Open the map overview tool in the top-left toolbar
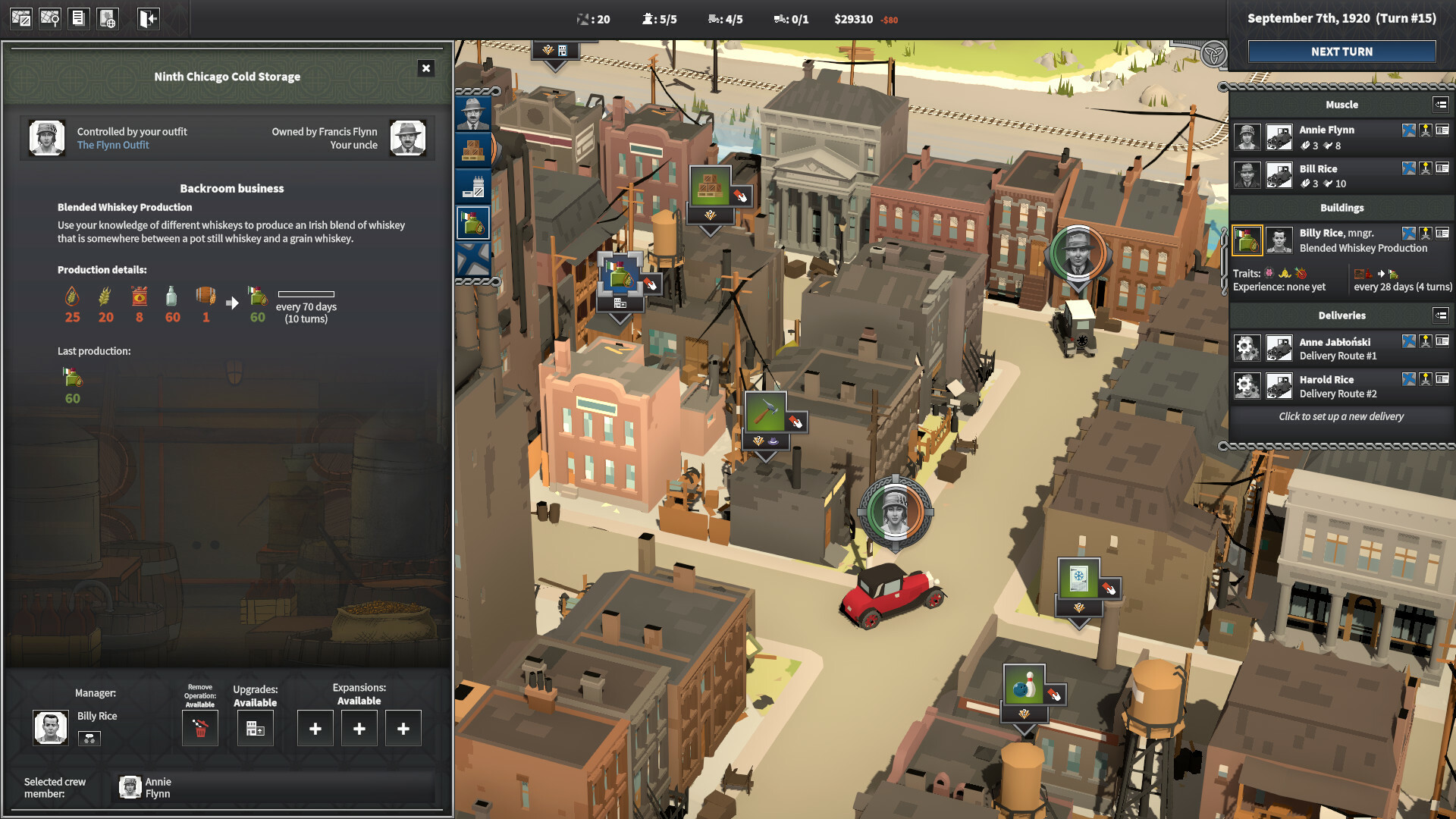 pyautogui.click(x=22, y=18)
